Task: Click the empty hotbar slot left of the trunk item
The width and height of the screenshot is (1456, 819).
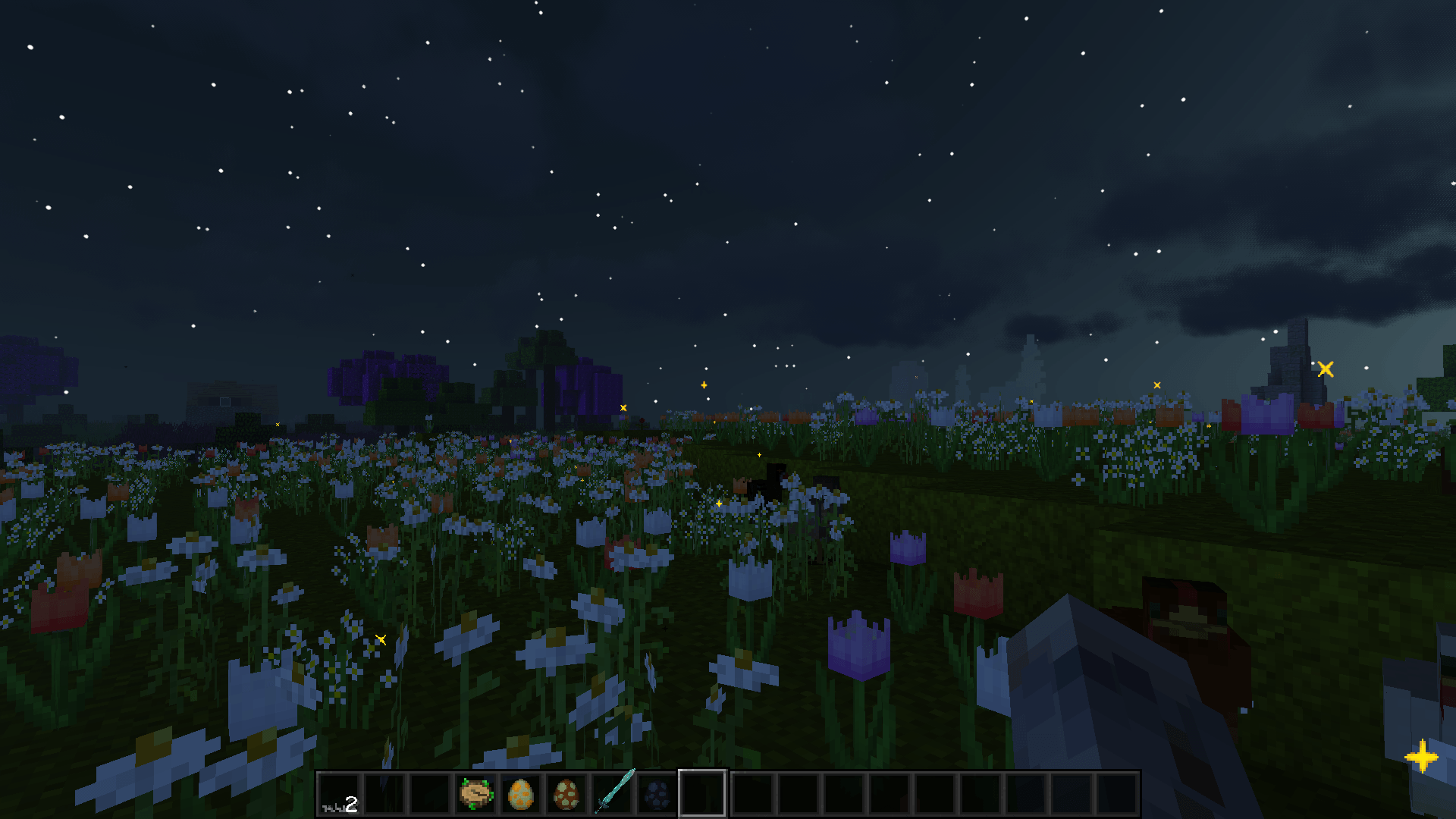Action: coord(431,793)
